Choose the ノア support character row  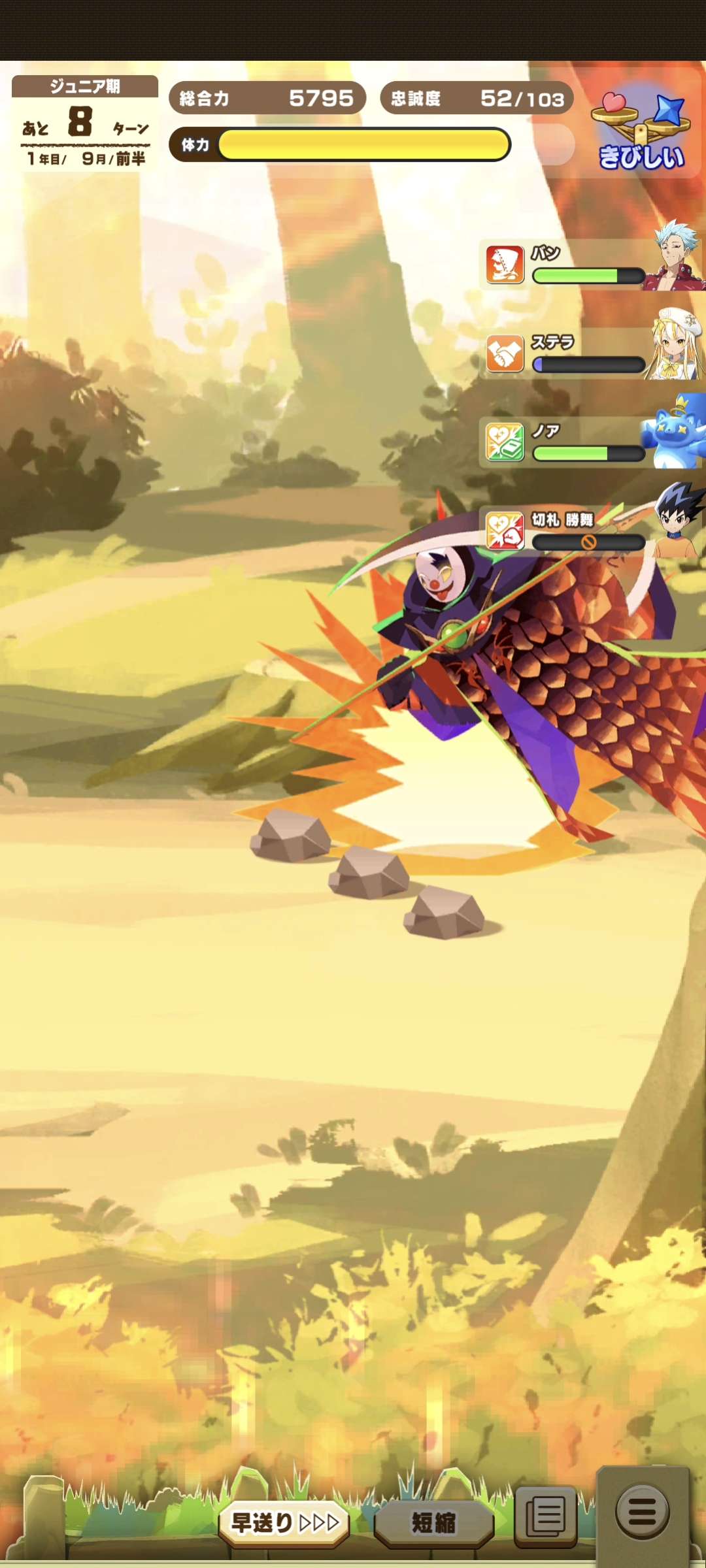(x=588, y=442)
